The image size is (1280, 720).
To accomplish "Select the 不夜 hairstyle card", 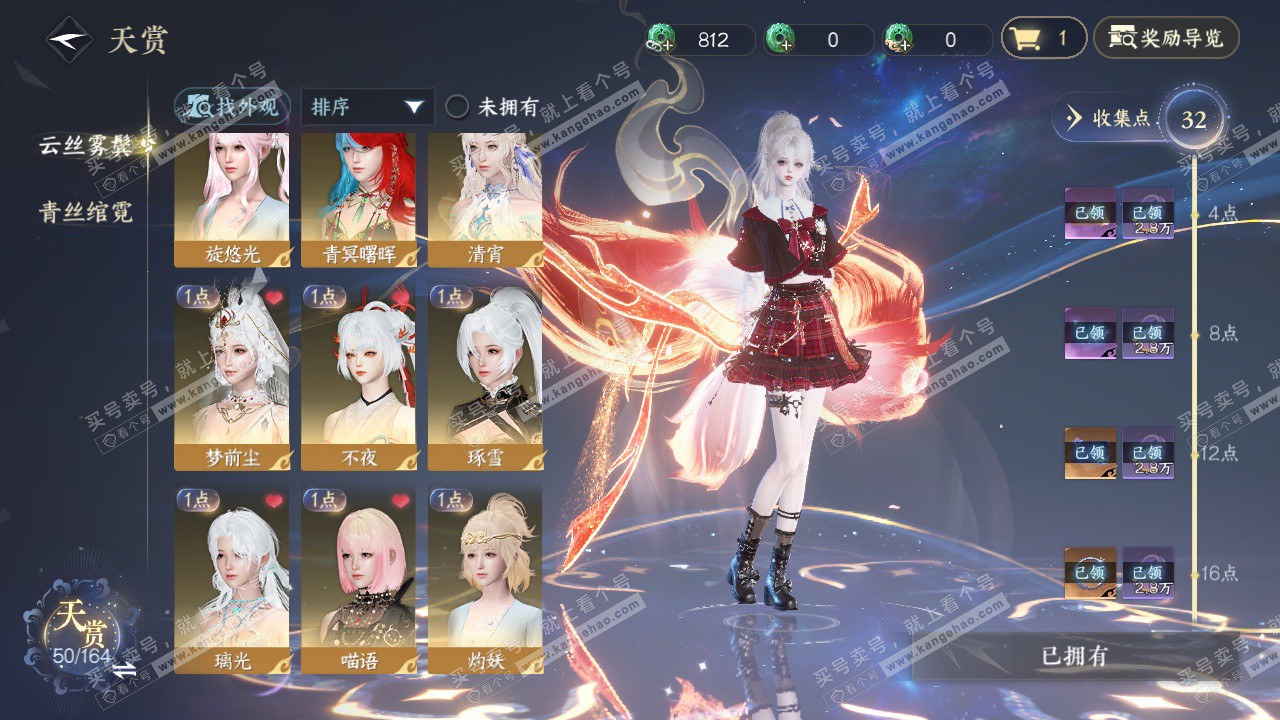I will click(358, 377).
